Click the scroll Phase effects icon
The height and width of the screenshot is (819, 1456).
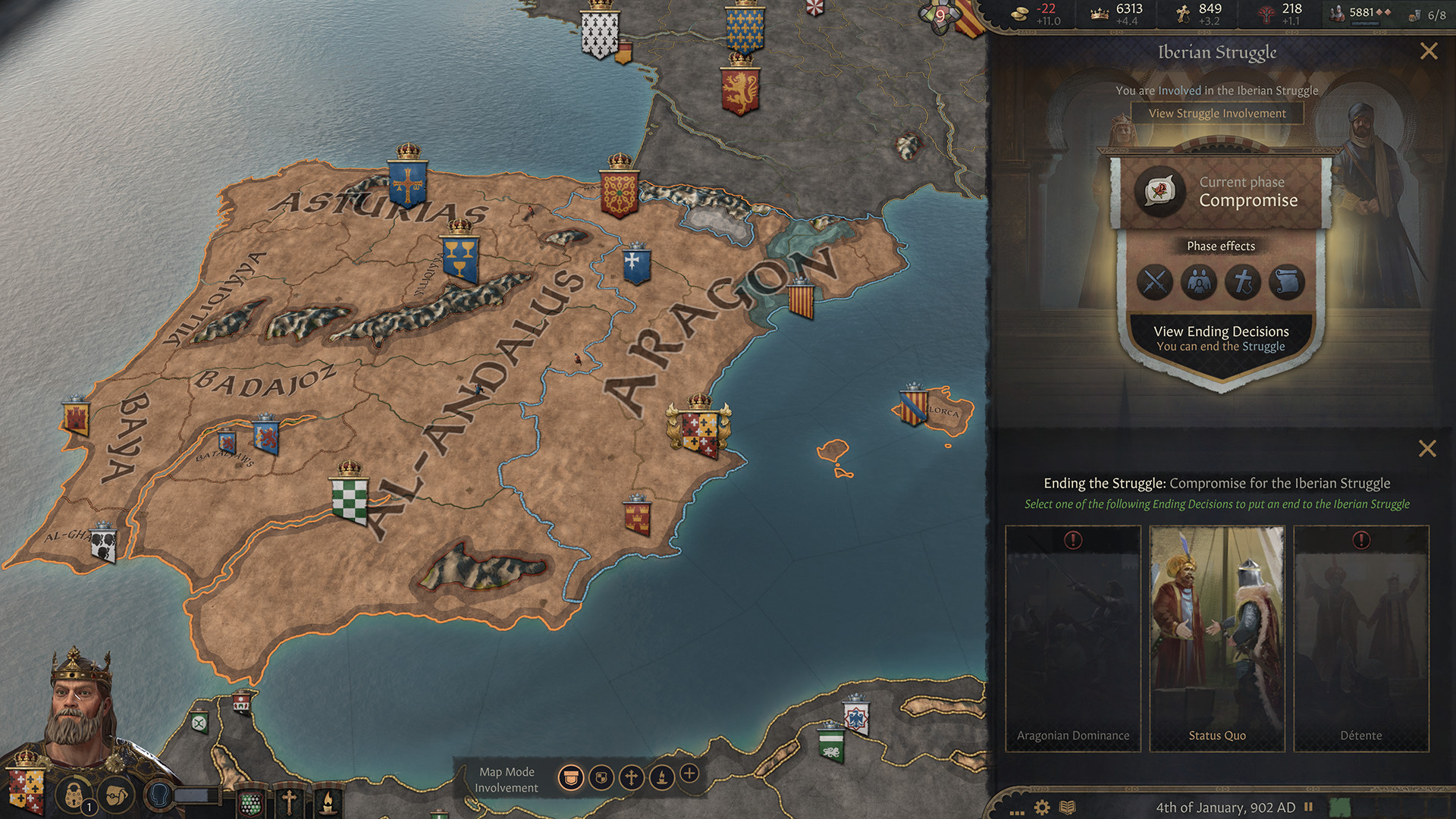[x=1287, y=283]
